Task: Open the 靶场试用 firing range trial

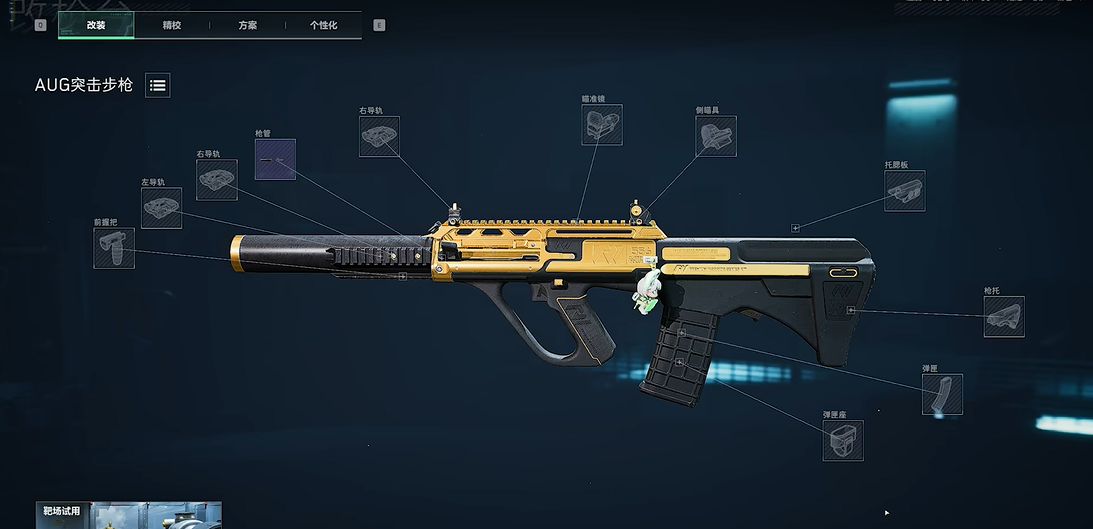Action: tap(128, 515)
